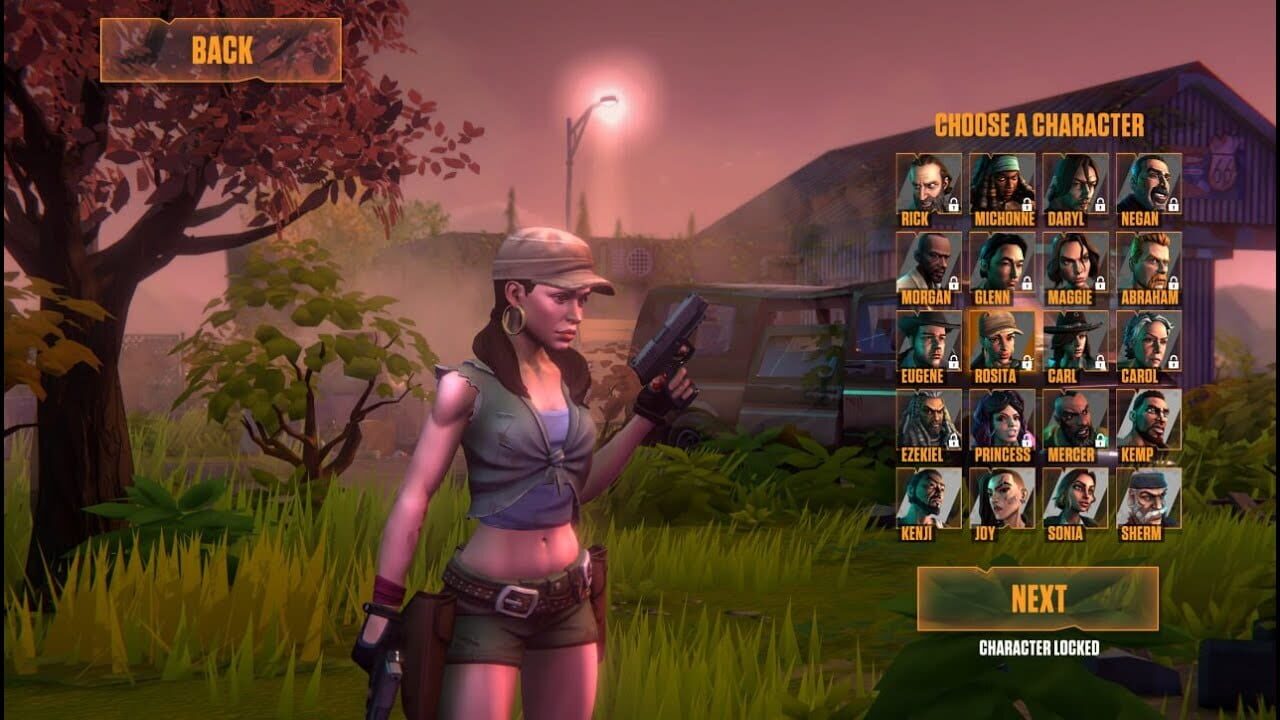Select the Kenji character portrait
Viewport: 1280px width, 720px height.
tap(928, 498)
